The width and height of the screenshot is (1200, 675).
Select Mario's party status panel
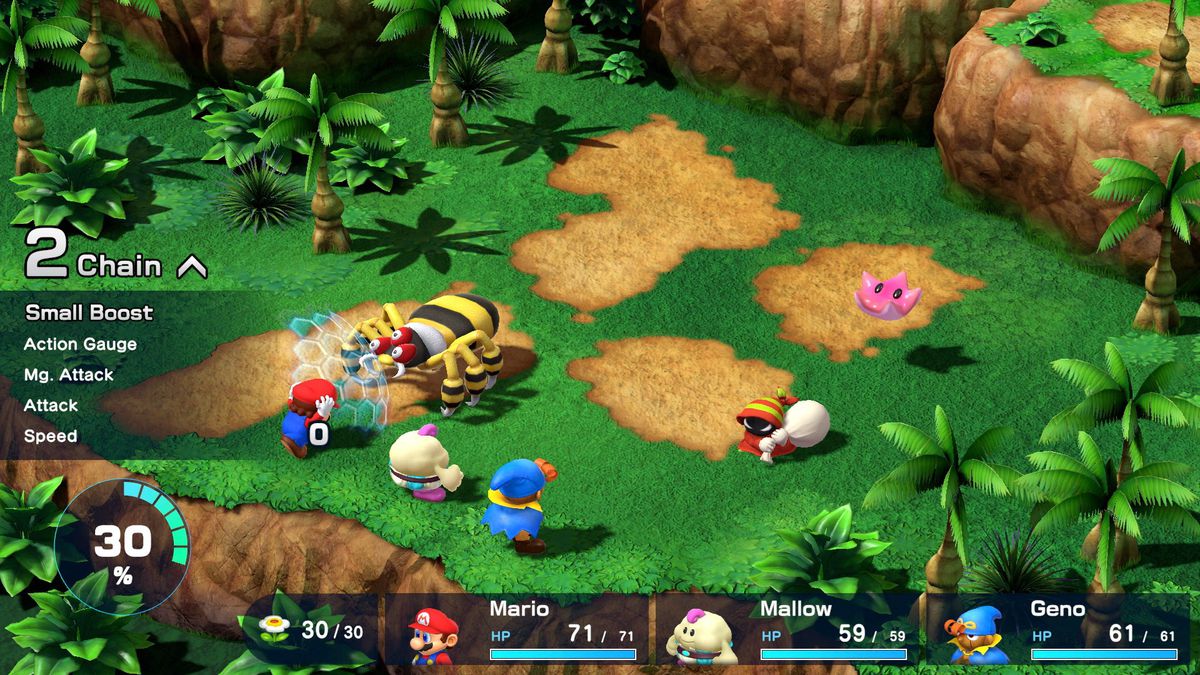click(x=518, y=630)
